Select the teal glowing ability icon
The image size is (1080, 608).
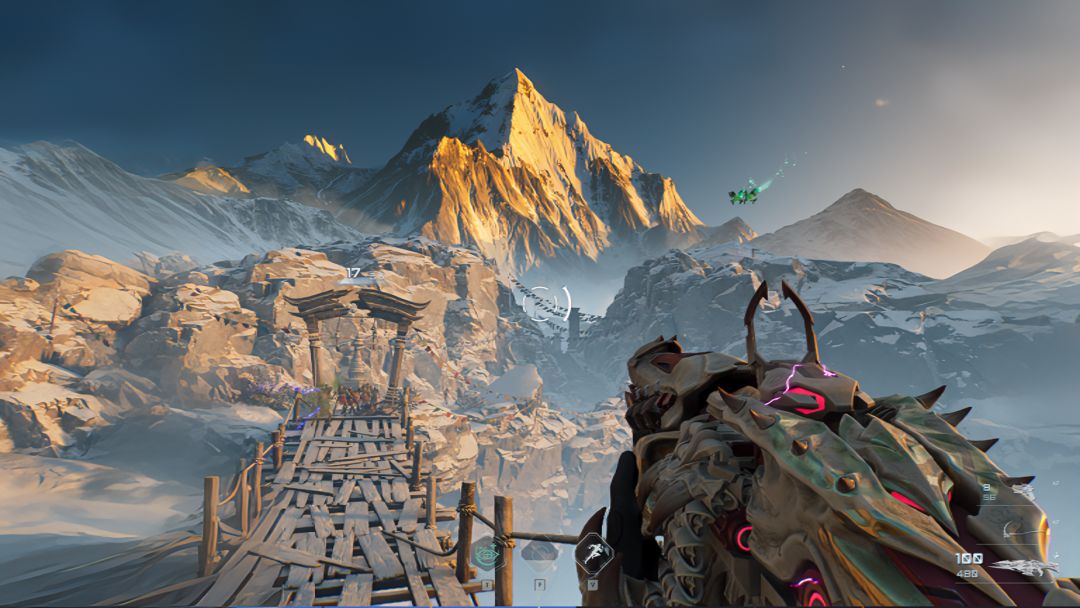click(488, 552)
